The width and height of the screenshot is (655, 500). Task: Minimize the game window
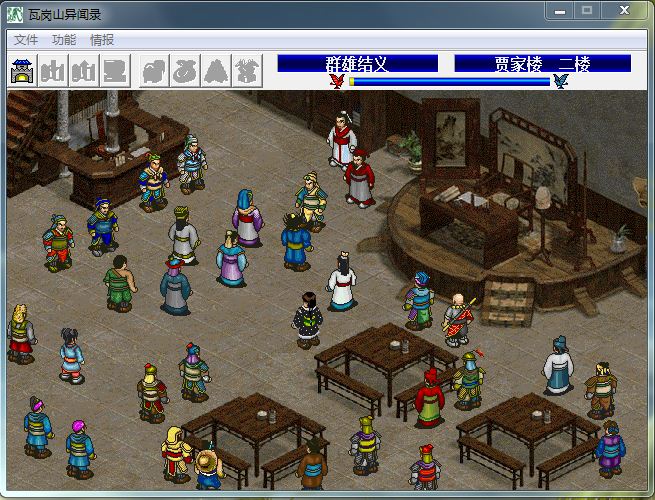pos(561,11)
